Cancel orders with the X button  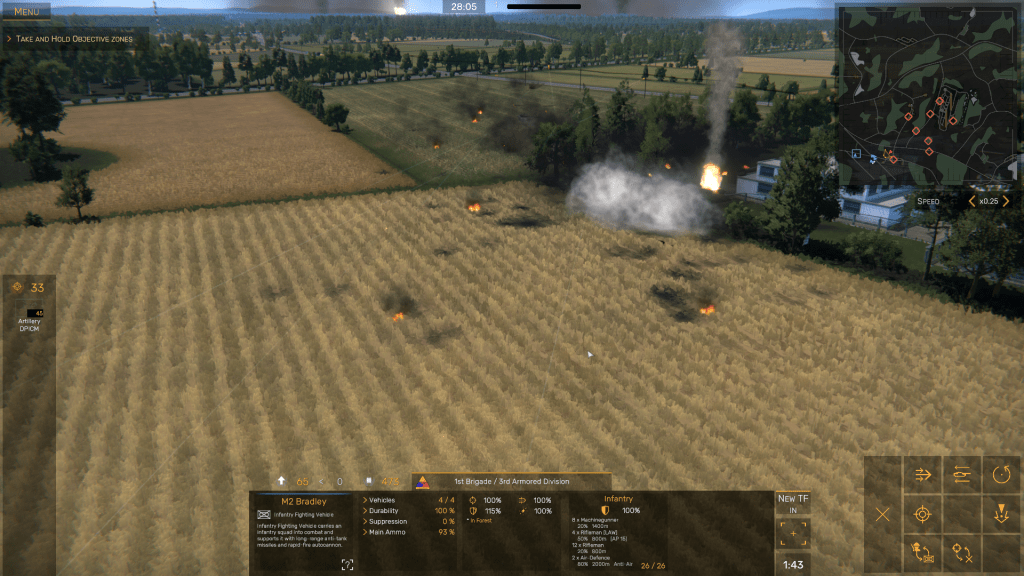click(883, 514)
